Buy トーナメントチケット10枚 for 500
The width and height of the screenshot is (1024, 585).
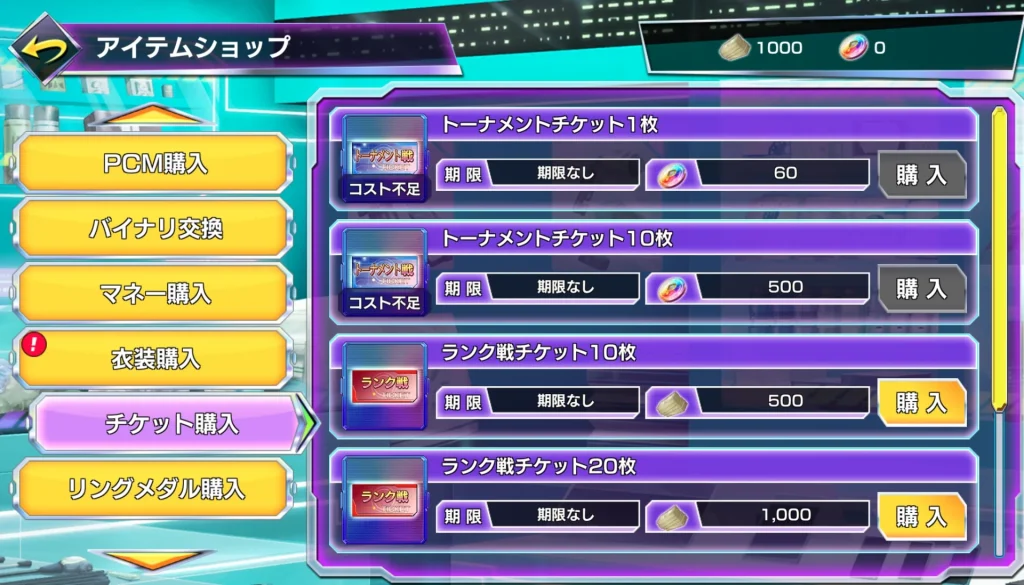click(921, 289)
